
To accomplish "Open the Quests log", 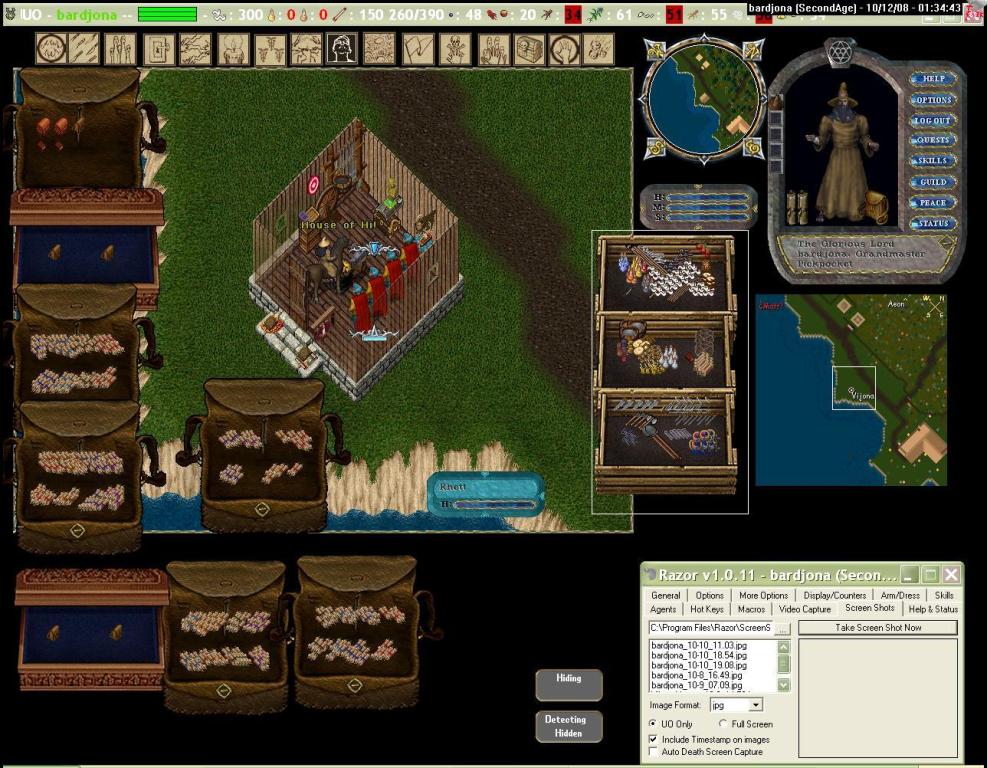I will click(933, 141).
